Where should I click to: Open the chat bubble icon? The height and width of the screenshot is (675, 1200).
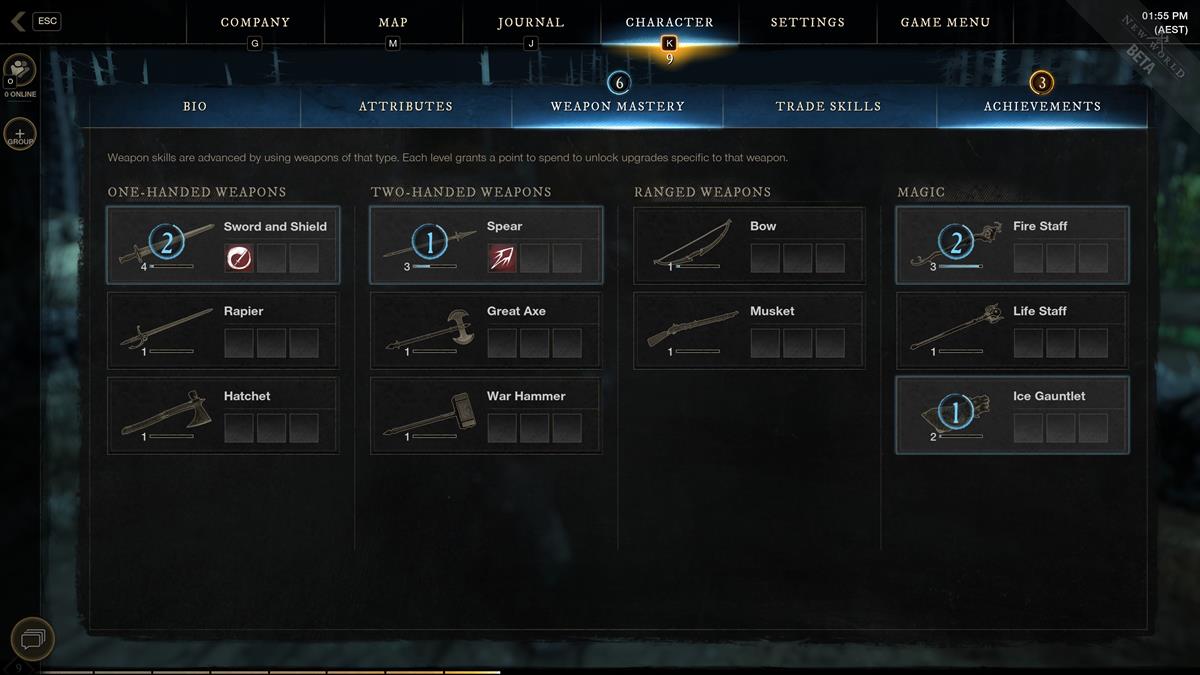[x=32, y=638]
